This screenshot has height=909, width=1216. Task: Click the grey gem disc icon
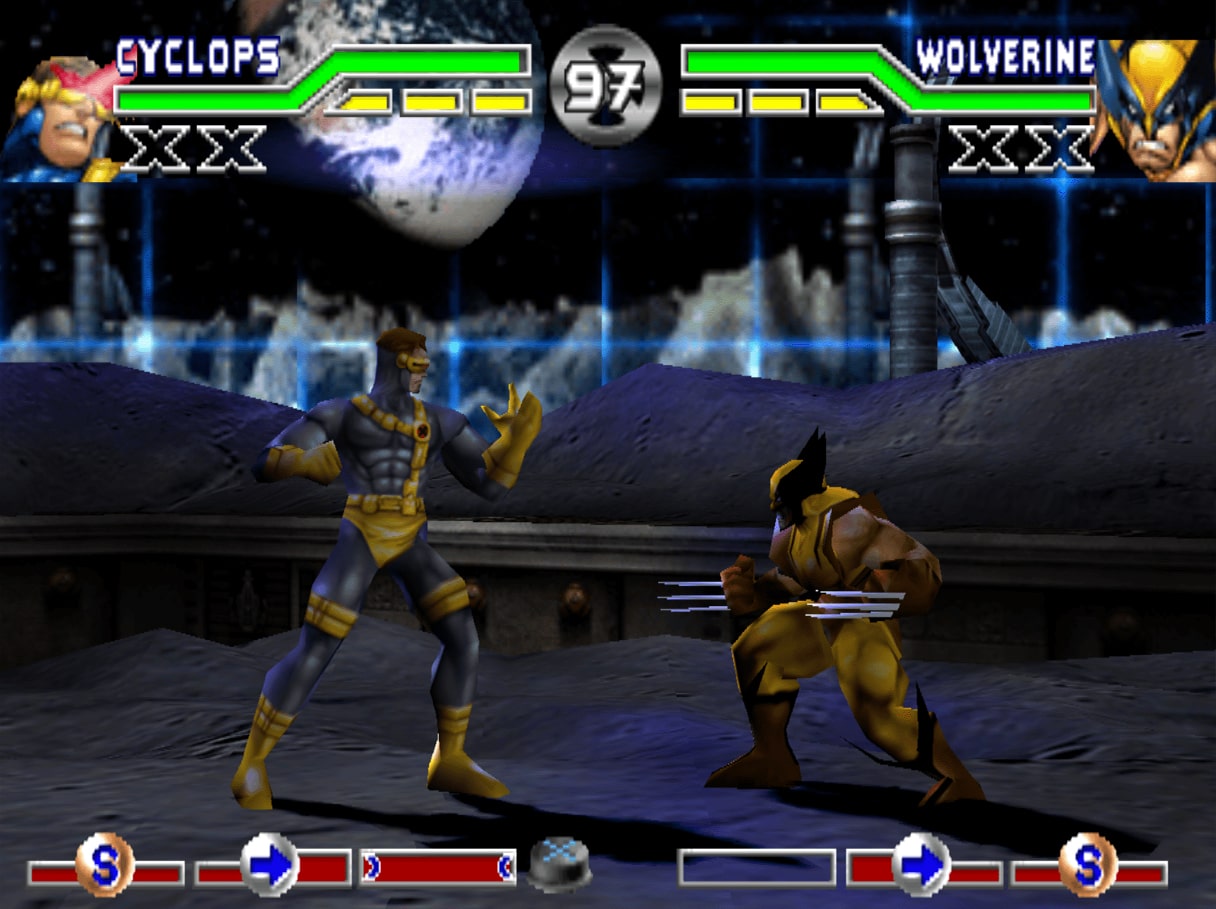coord(558,864)
